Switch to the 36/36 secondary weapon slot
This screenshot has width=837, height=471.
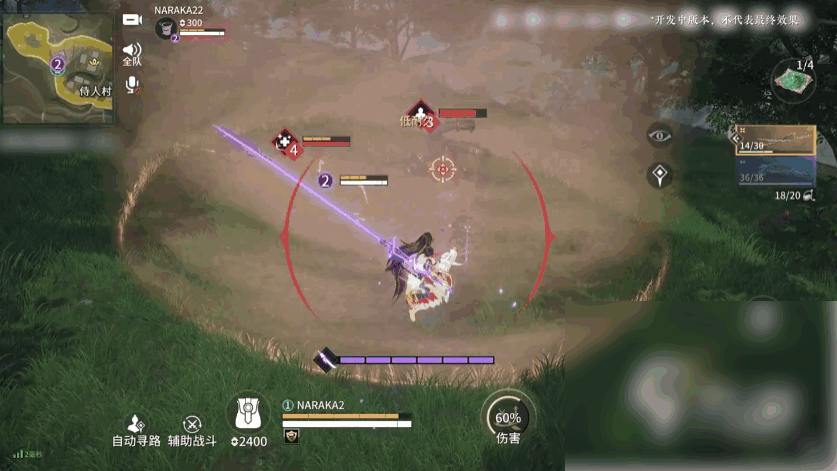click(776, 171)
